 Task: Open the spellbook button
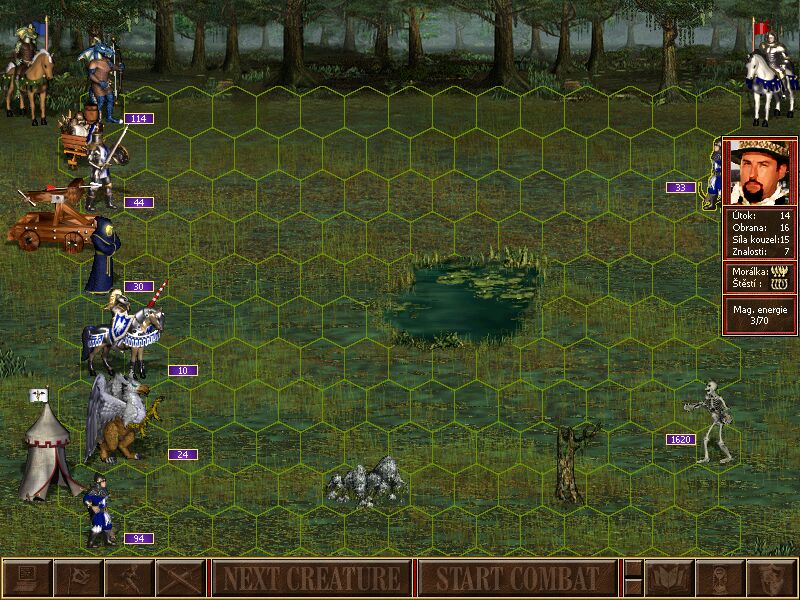(669, 578)
